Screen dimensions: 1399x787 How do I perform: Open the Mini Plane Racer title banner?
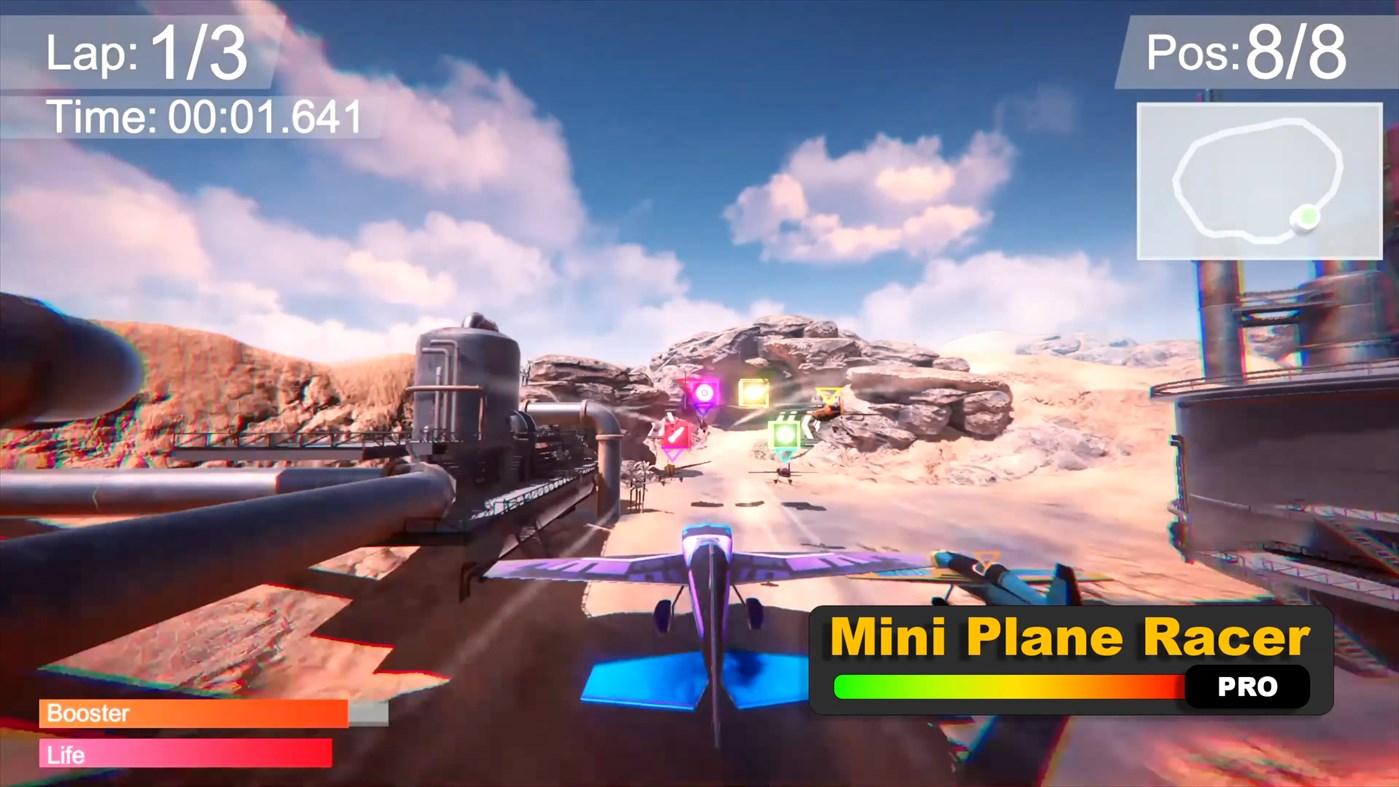pos(1068,635)
